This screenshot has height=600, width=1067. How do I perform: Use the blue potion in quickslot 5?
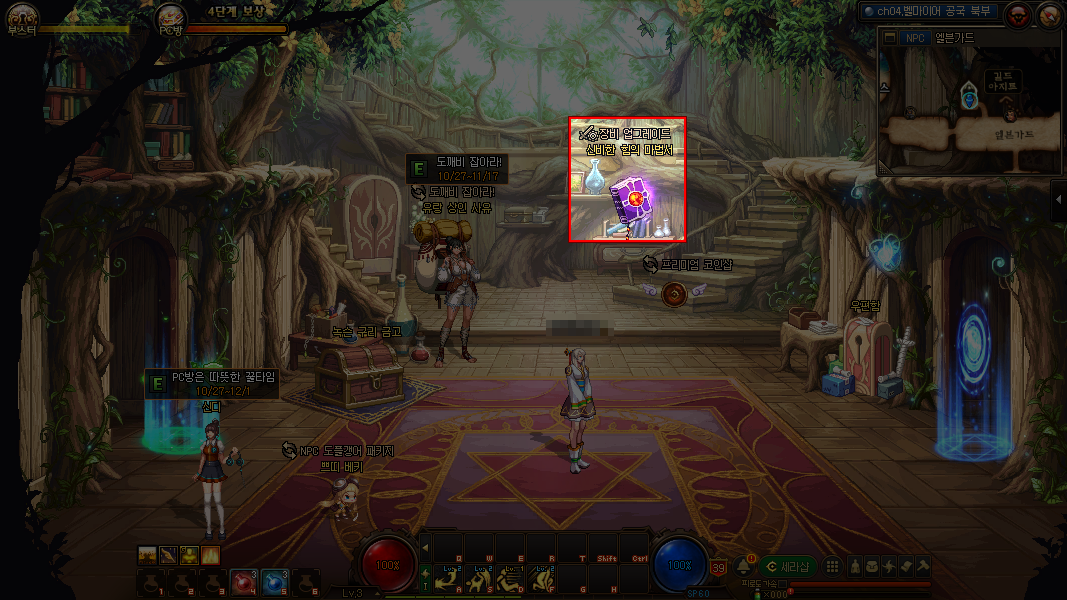point(275,580)
